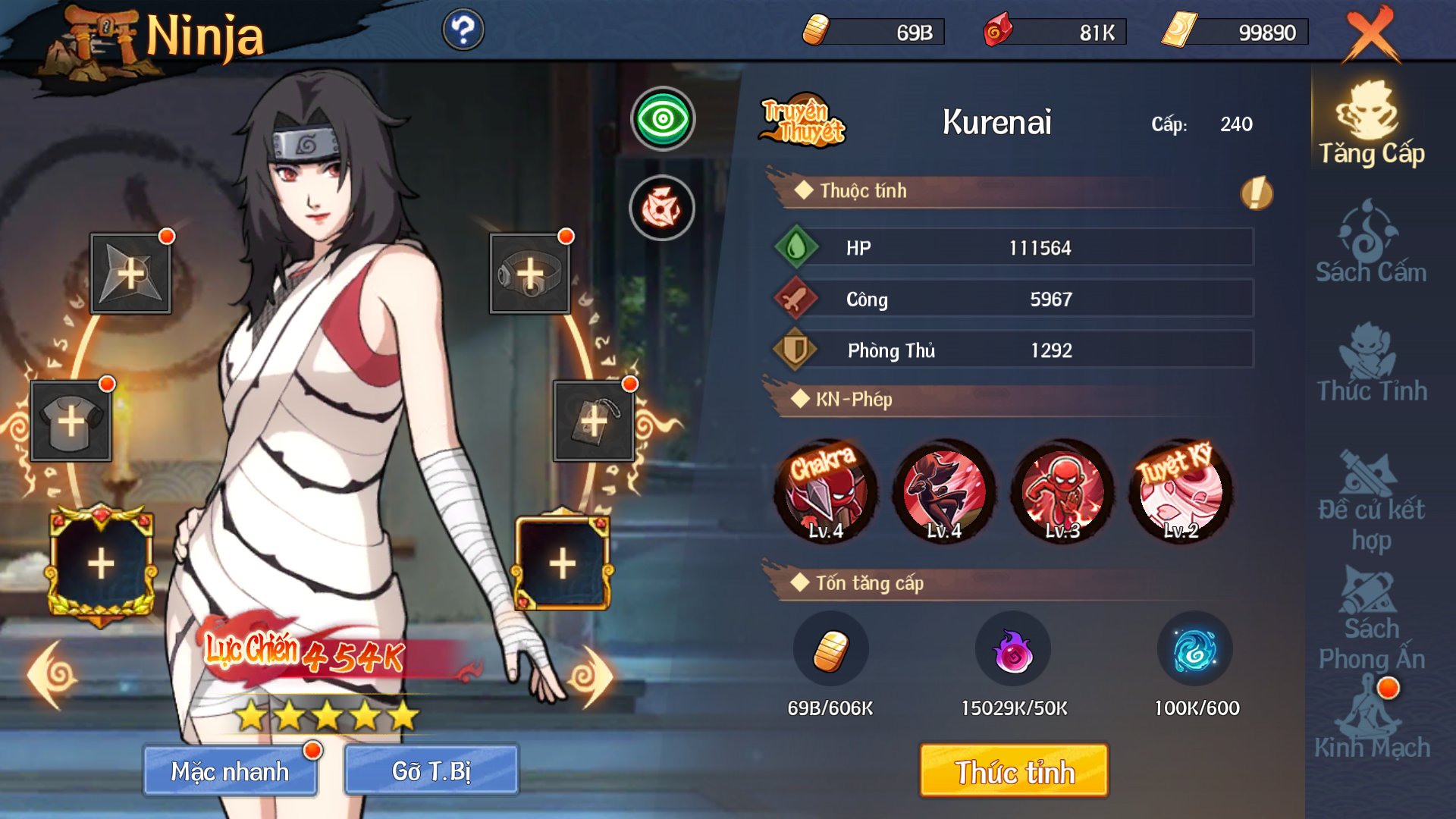Open the shirt armor equipment slot
The height and width of the screenshot is (819, 1456).
click(x=71, y=421)
